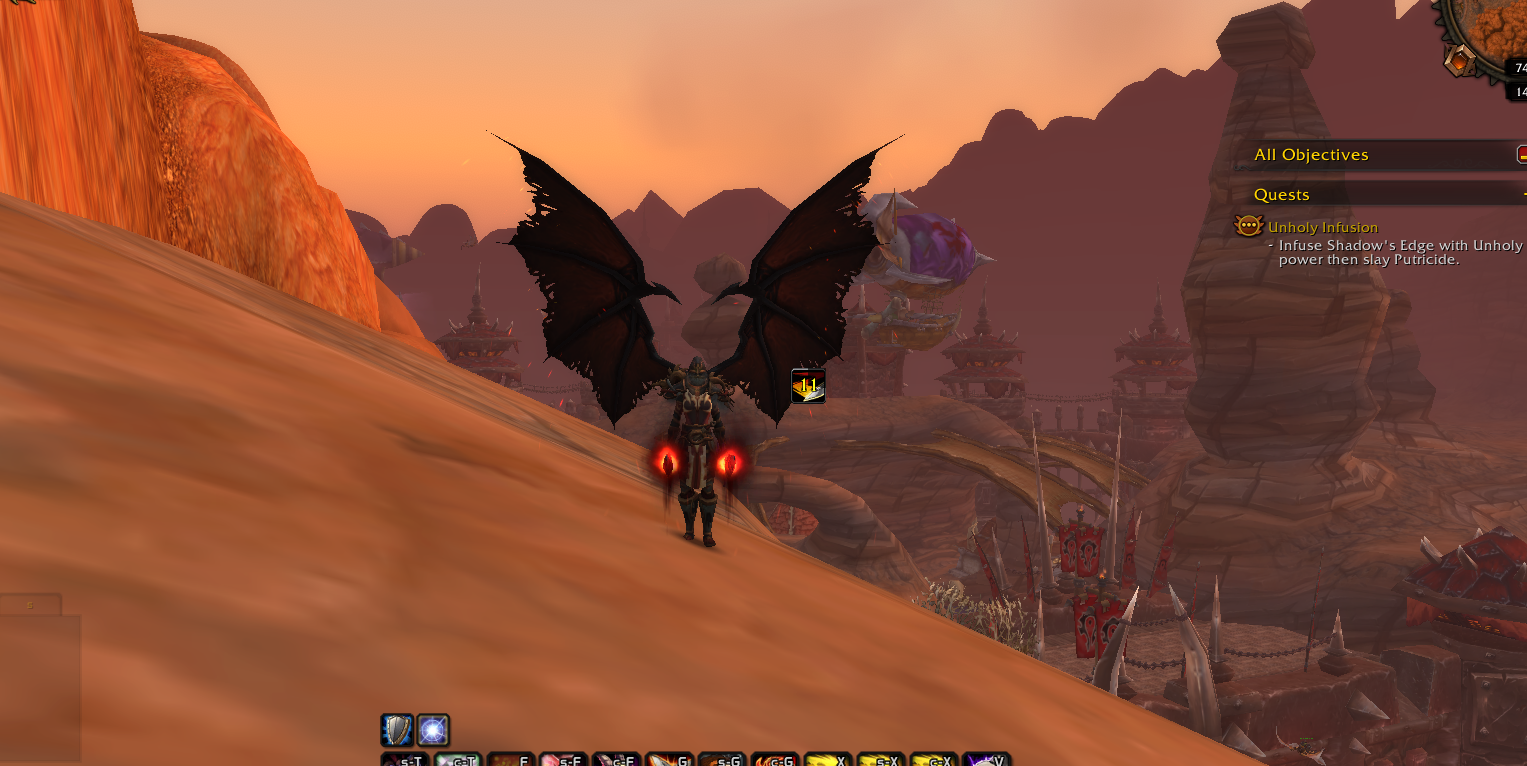Activate the glowing white starburst ability
Image resolution: width=1527 pixels, height=766 pixels.
[x=433, y=730]
